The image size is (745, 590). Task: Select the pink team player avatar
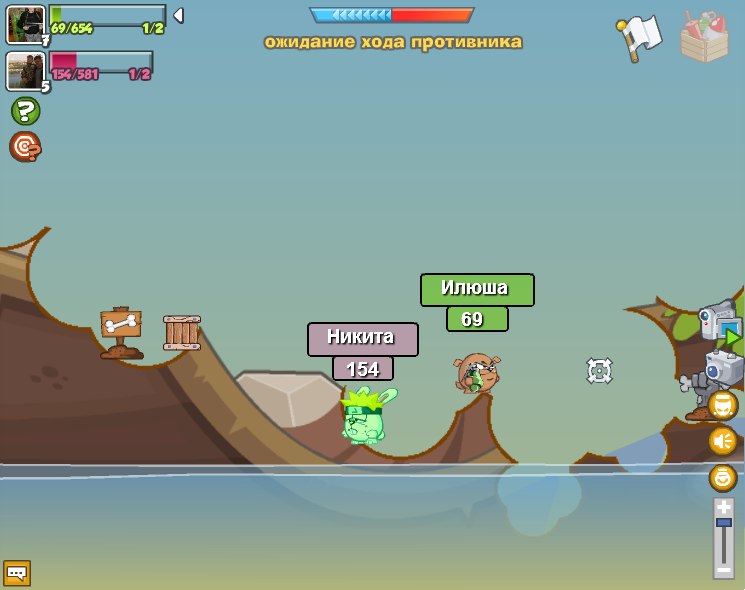[x=24, y=70]
